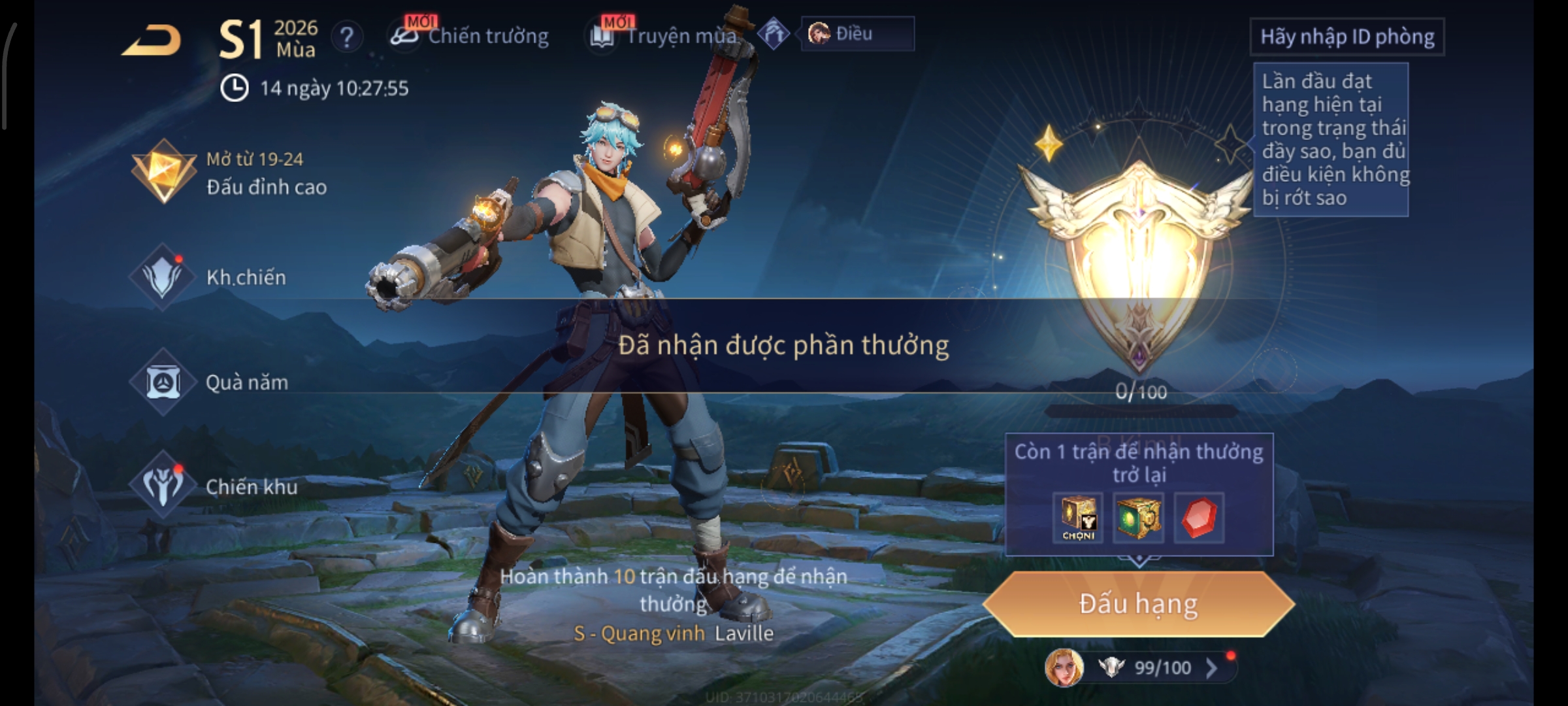Open the season help question mark

point(346,37)
